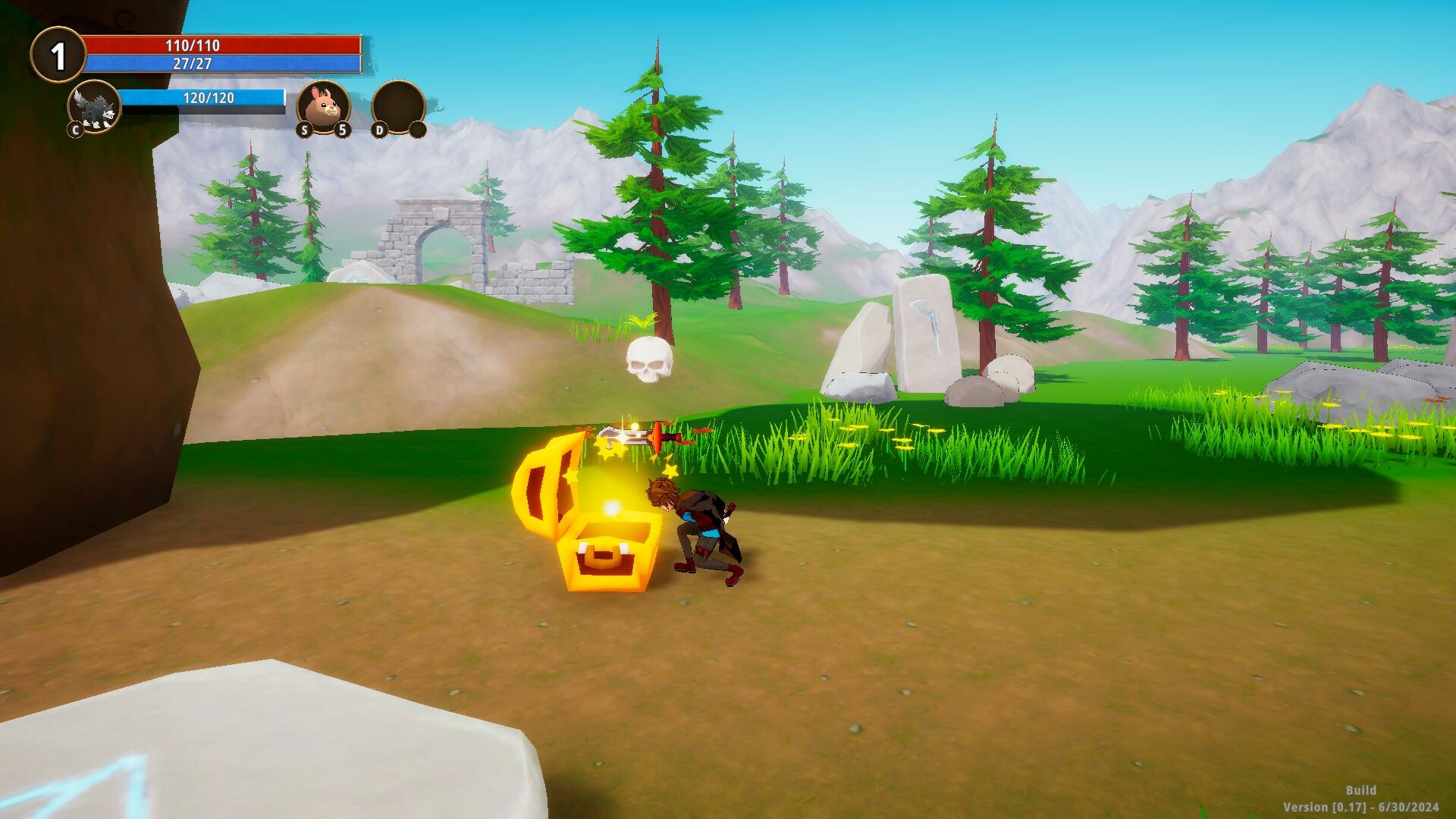Click the level 1 emblem
Screen dimensions: 1456x819
click(x=58, y=53)
